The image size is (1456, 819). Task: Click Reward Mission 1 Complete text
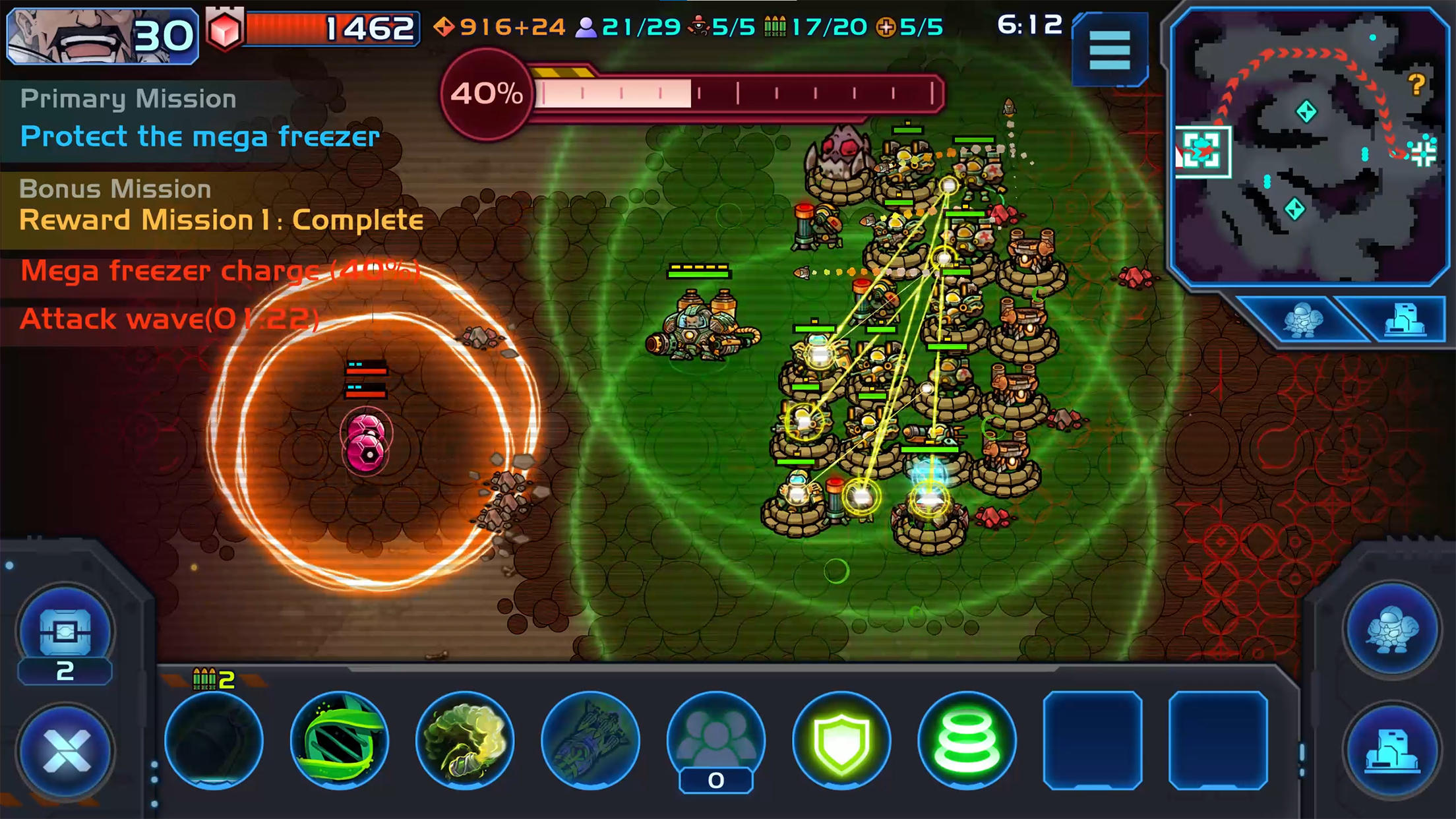coord(221,221)
